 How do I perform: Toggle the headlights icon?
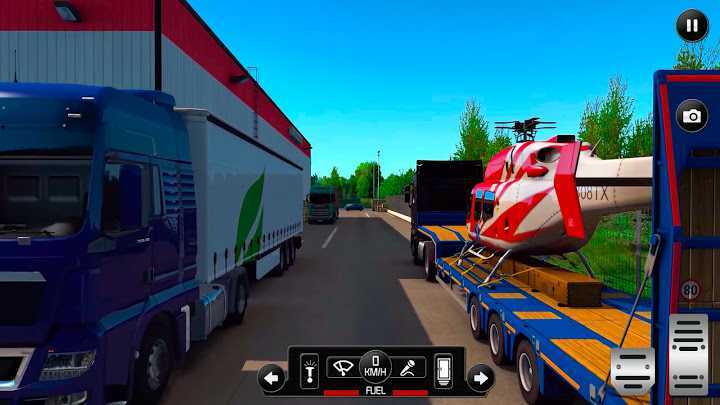(x=309, y=371)
